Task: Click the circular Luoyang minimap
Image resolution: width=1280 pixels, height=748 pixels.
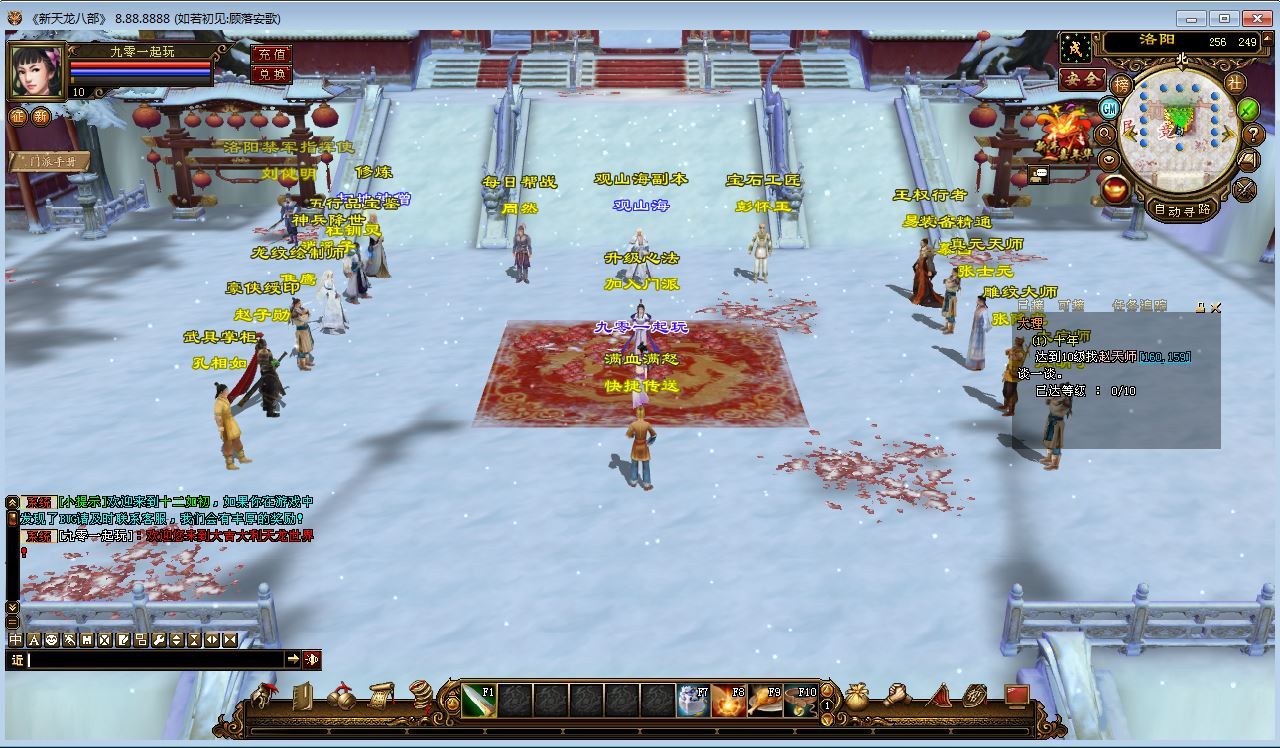Action: tap(1179, 130)
